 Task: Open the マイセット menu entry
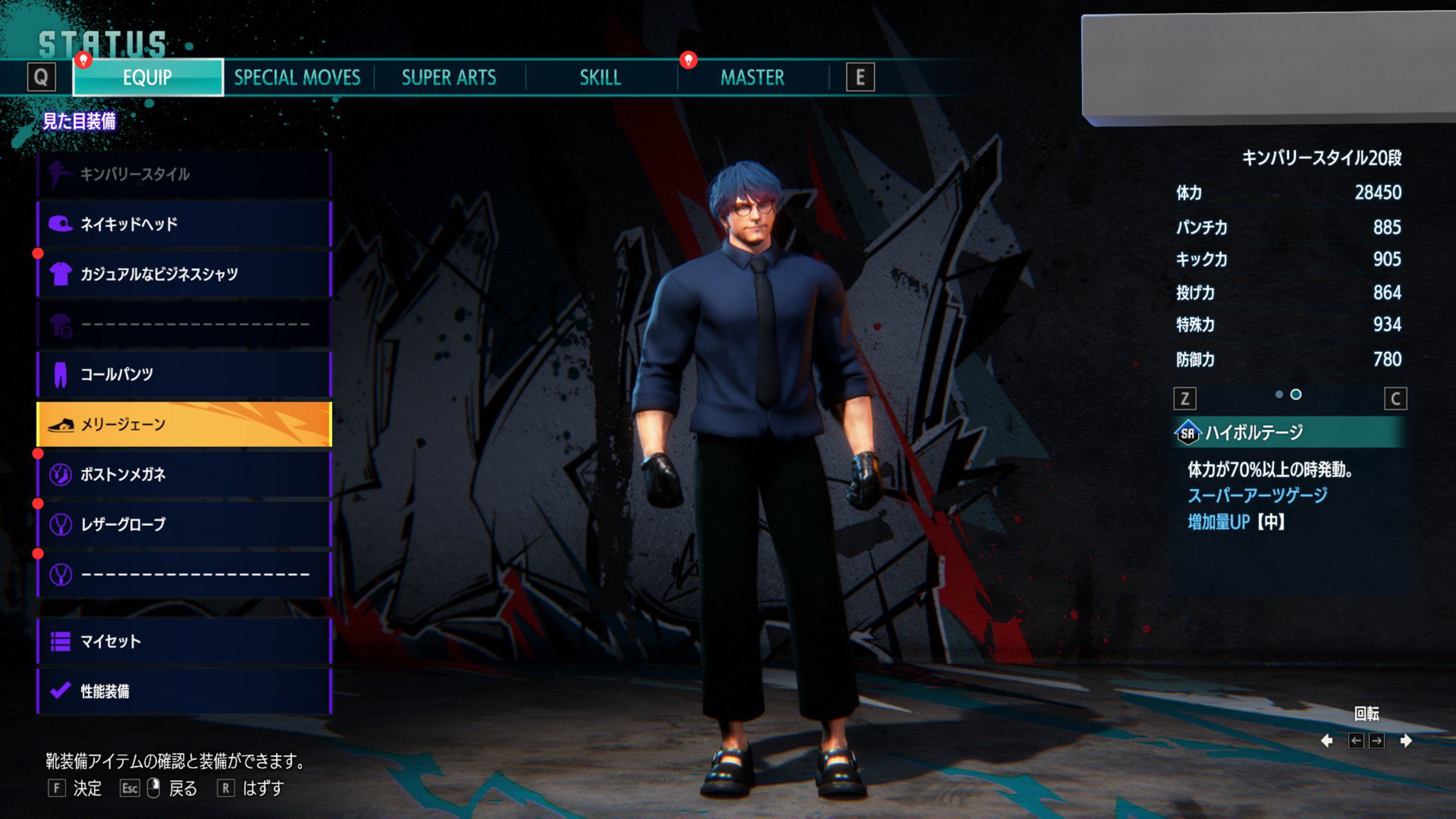[184, 641]
